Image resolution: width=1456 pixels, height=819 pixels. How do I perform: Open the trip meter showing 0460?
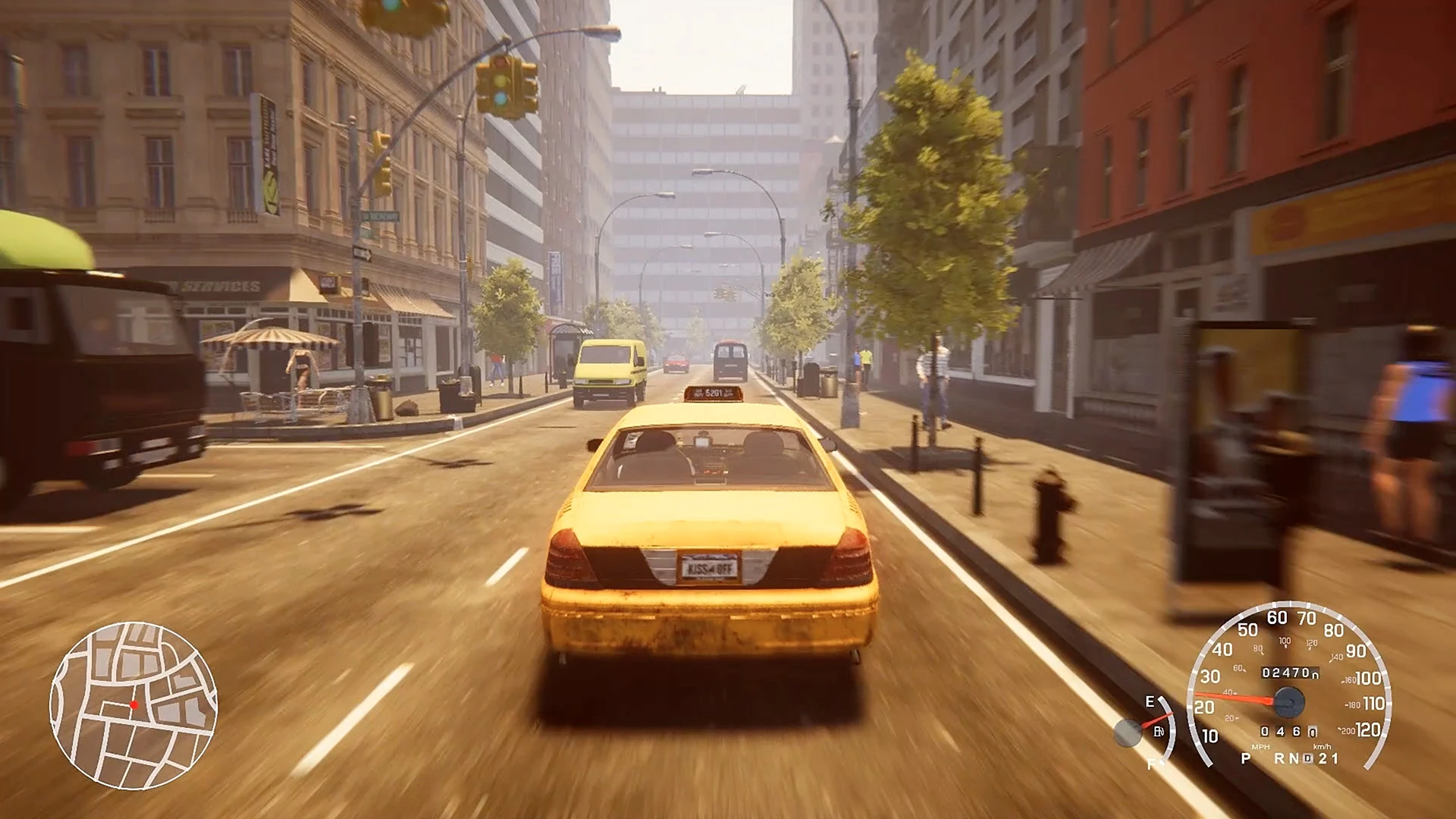tap(1287, 733)
